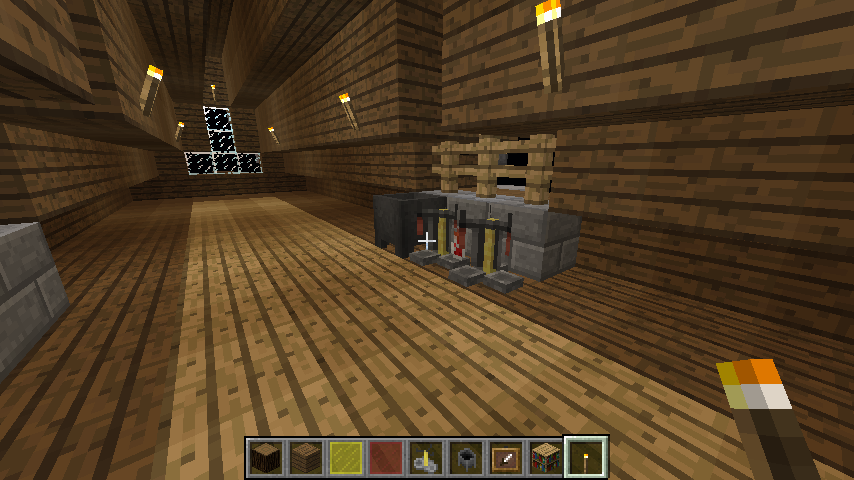854x480 pixels.
Task: Switch to the bookshelf hotbar slot
Action: [x=546, y=458]
